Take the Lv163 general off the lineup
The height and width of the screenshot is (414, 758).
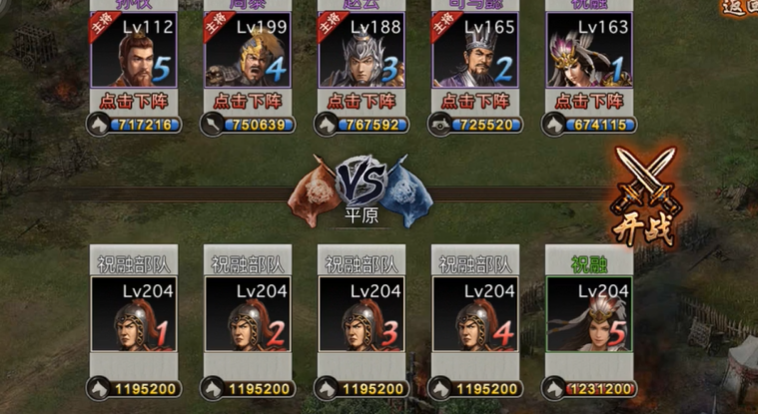[x=589, y=102]
